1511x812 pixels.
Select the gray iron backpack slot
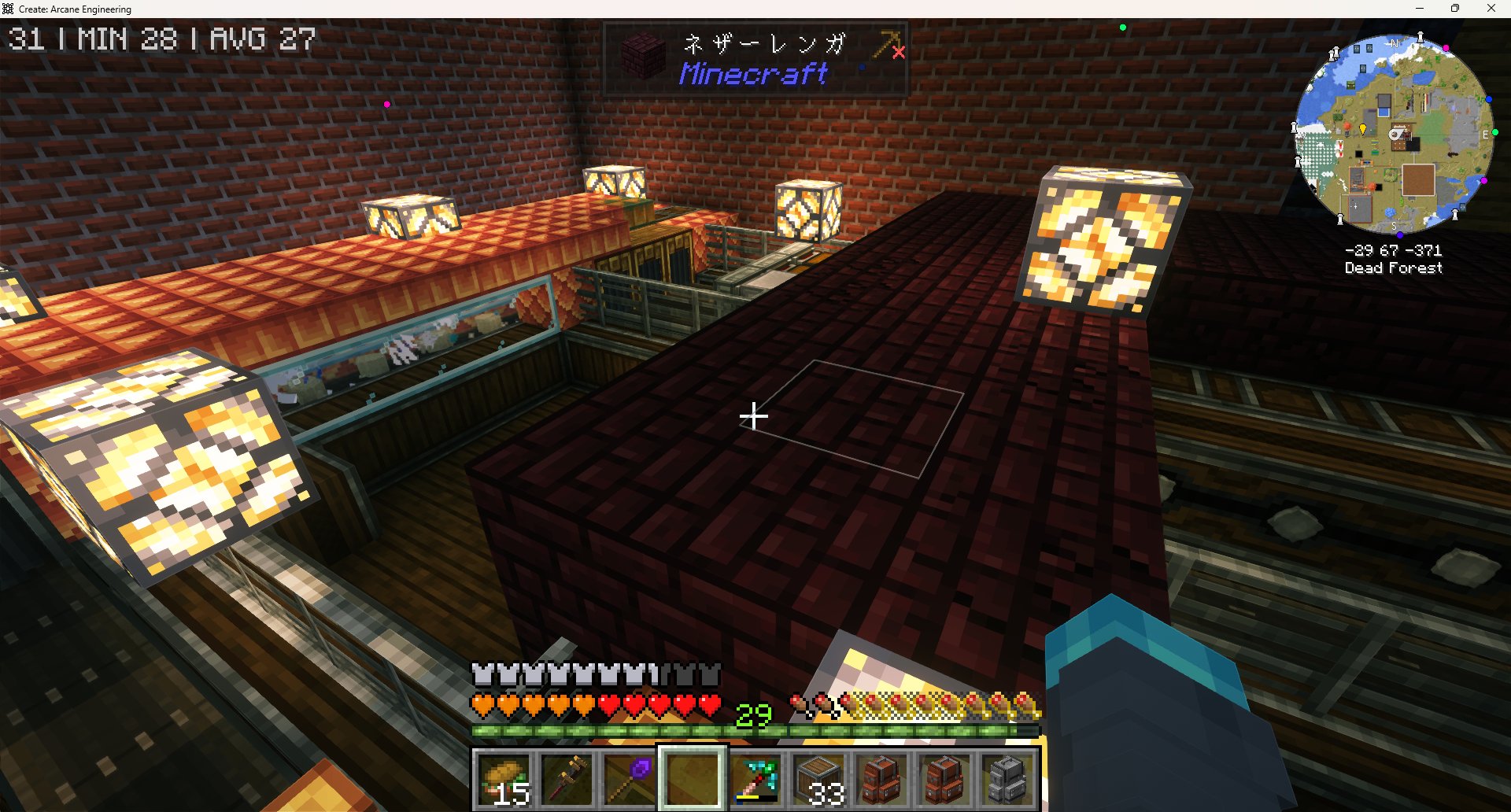point(1008,779)
